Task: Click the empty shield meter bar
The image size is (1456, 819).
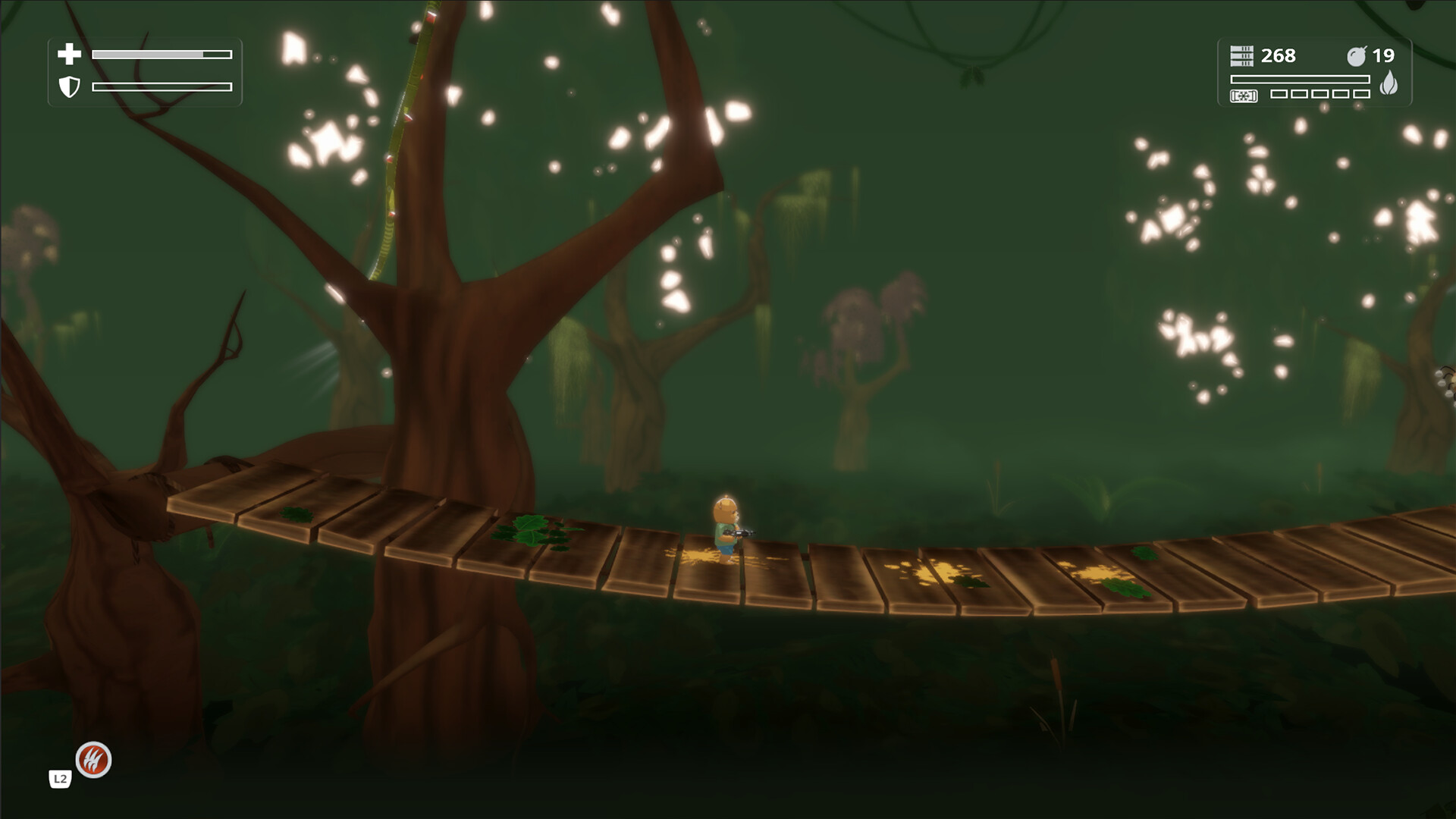Action: click(x=161, y=89)
